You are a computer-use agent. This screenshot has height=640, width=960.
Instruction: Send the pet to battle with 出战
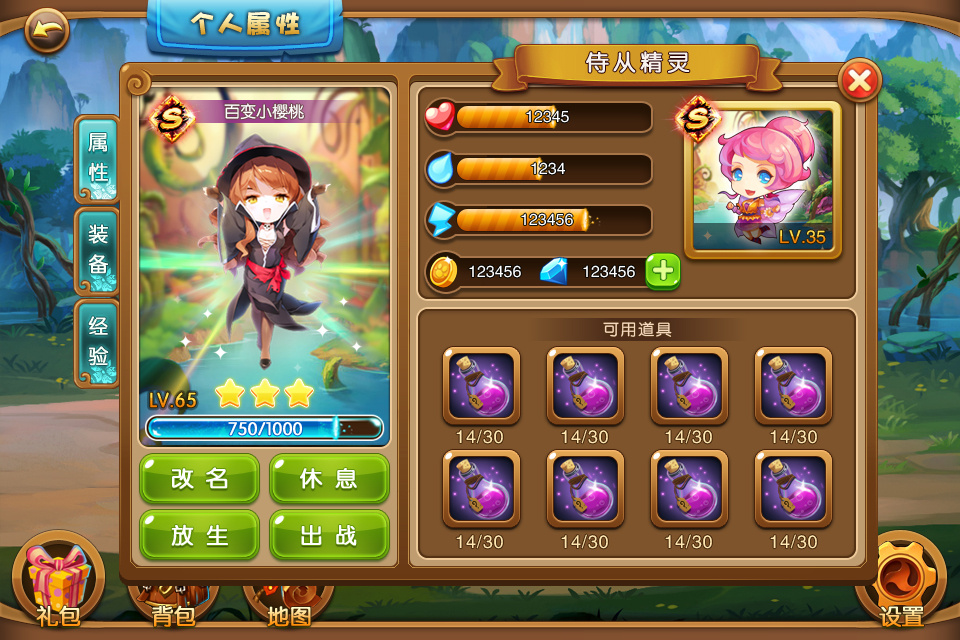[x=329, y=535]
